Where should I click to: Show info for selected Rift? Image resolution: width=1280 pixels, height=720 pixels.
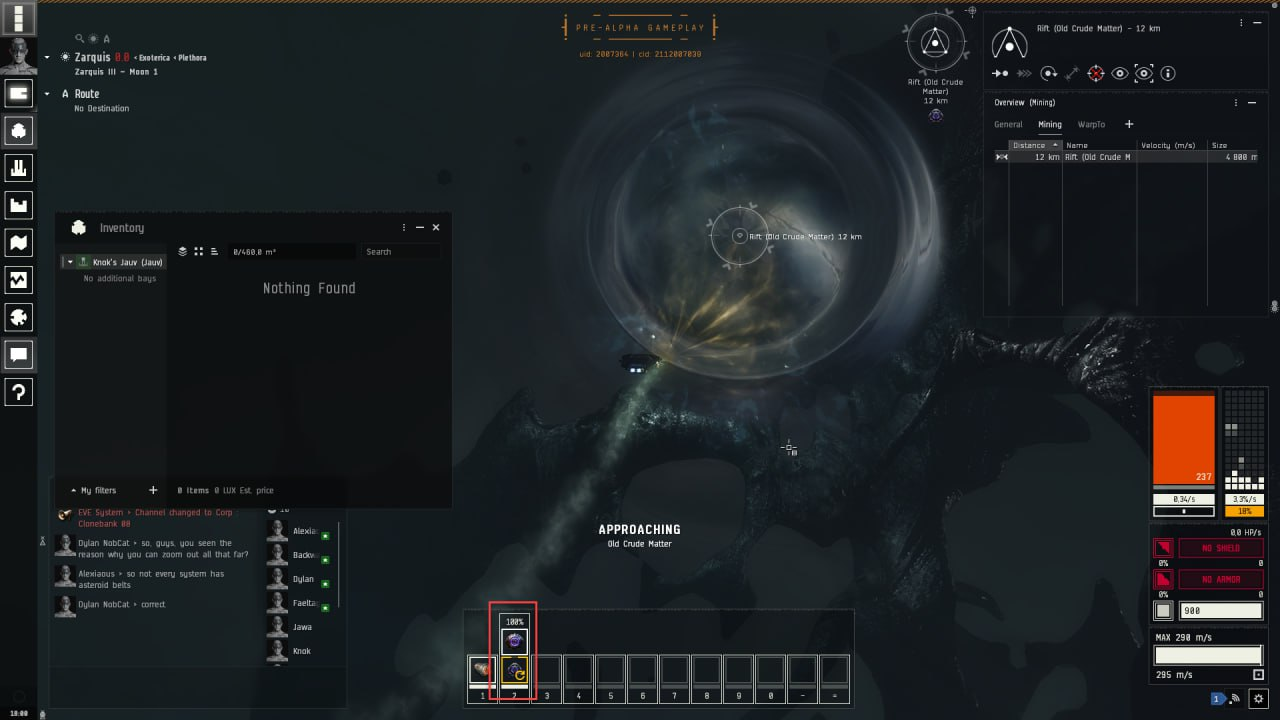[x=1168, y=73]
